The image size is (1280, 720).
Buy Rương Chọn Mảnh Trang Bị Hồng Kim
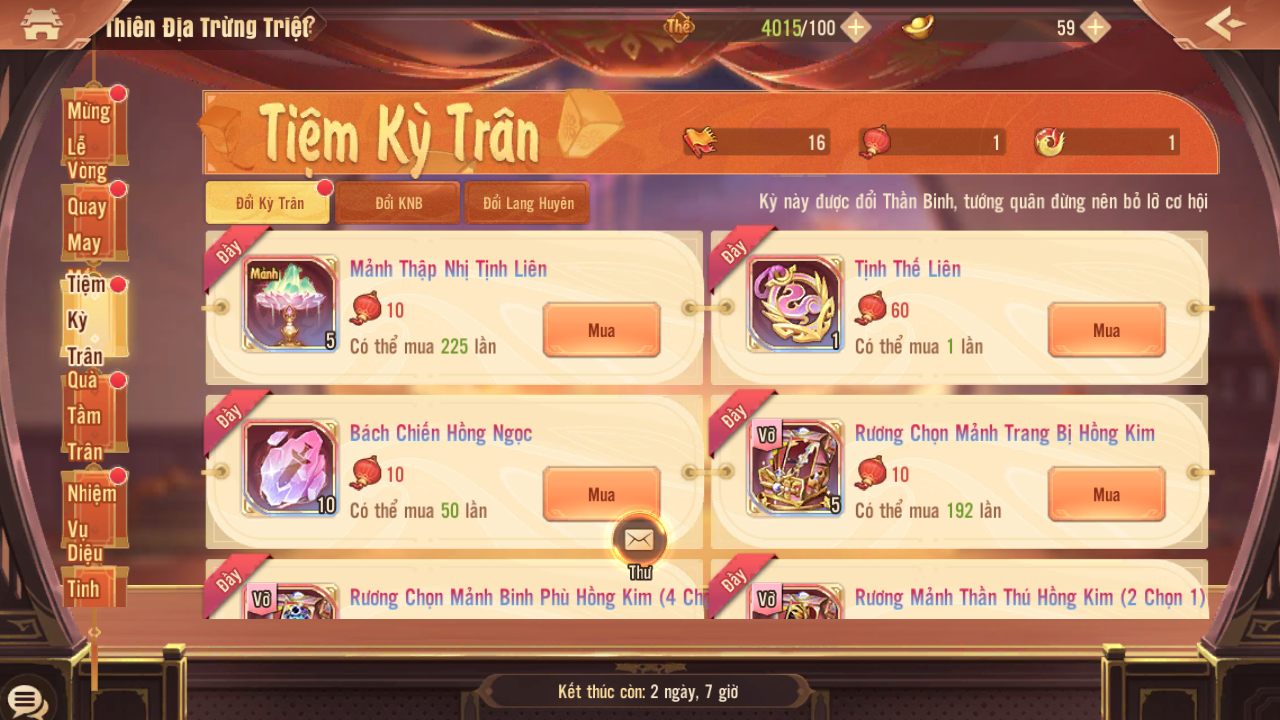(1106, 494)
